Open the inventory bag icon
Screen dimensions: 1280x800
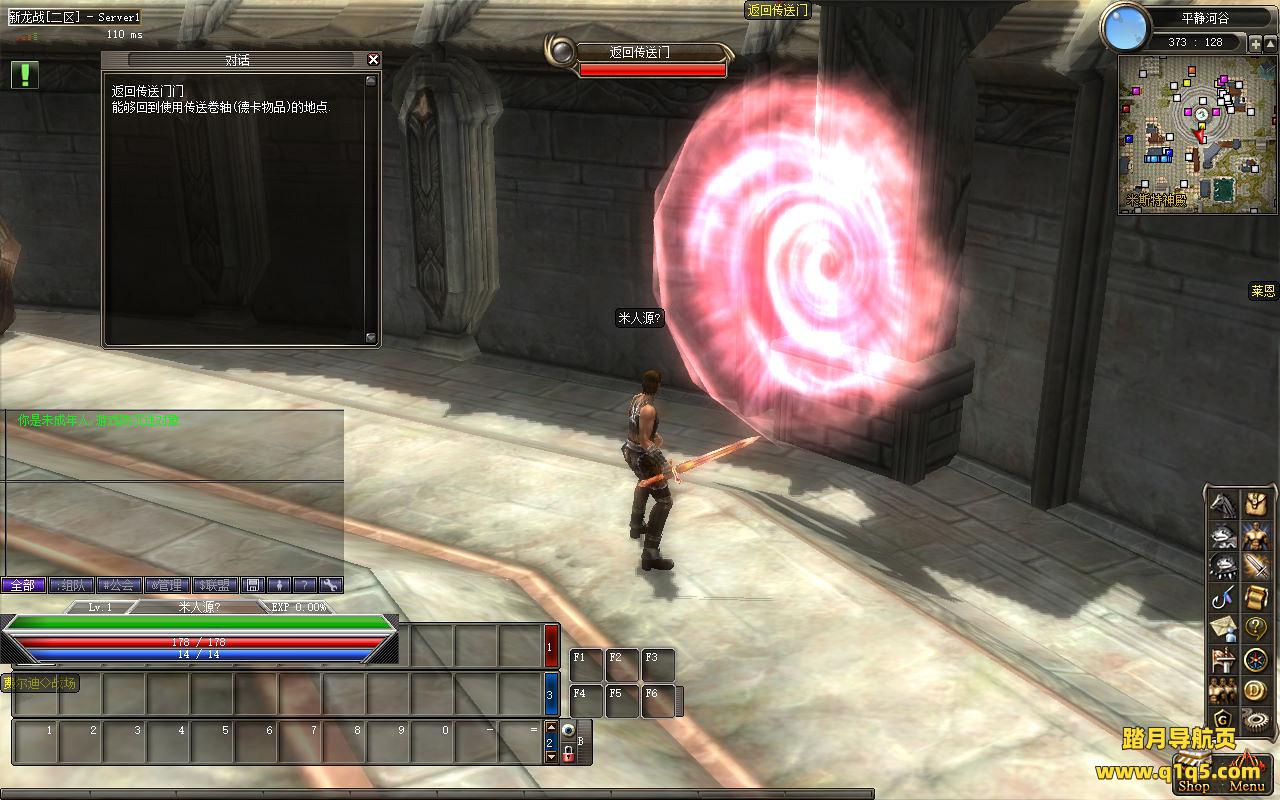(1255, 504)
